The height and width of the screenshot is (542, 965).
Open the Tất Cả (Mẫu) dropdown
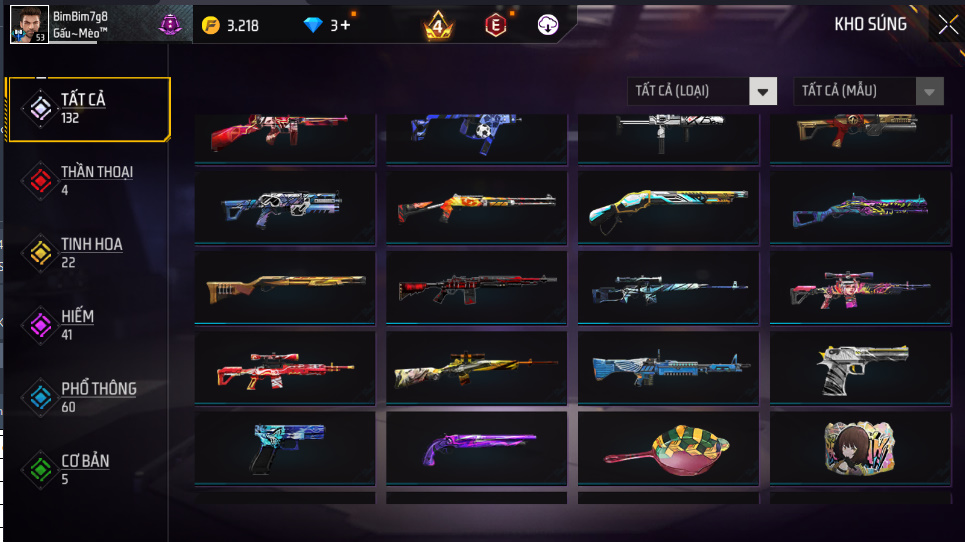(x=868, y=91)
